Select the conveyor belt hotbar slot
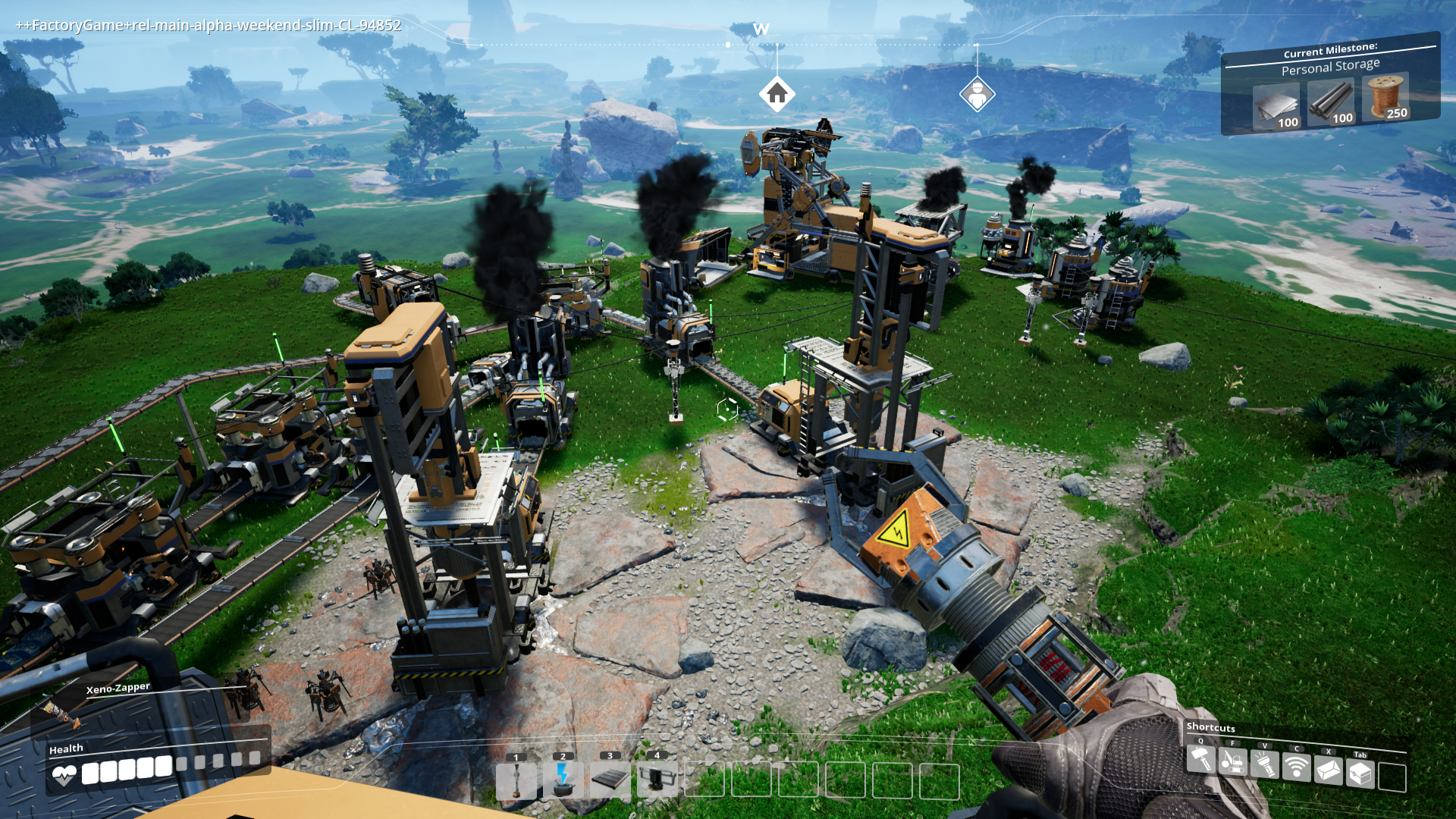The width and height of the screenshot is (1456, 819). [610, 780]
